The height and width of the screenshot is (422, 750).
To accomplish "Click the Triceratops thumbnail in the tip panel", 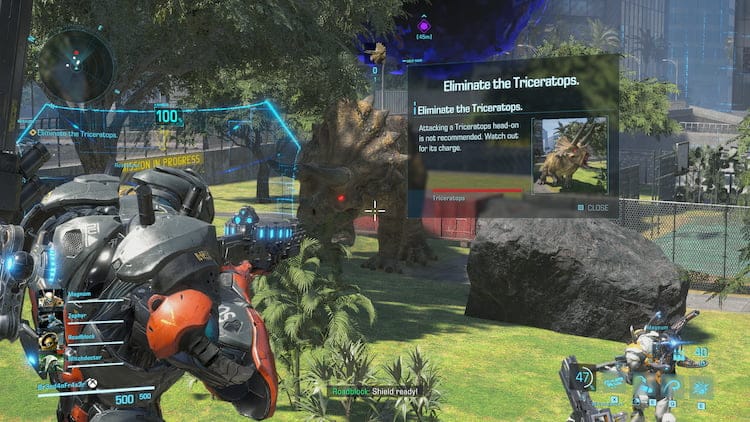I will pos(569,155).
